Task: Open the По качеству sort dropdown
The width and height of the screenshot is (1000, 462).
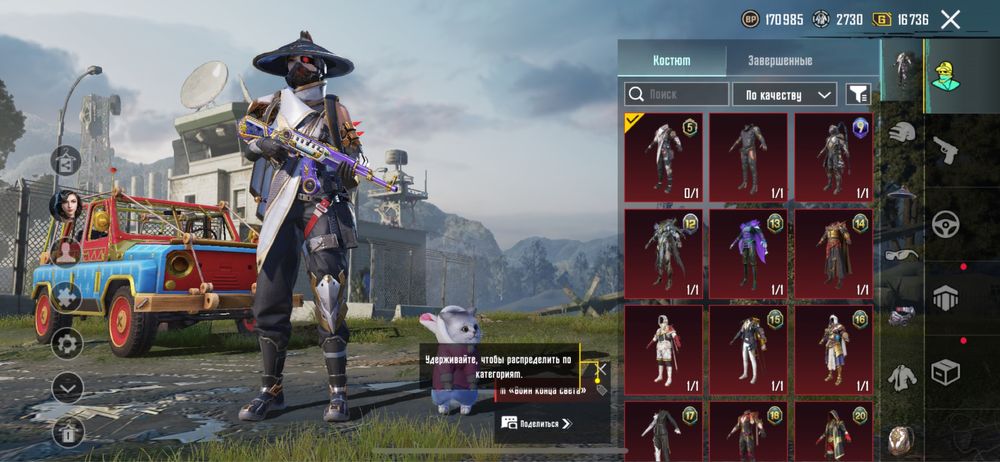Action: point(784,95)
